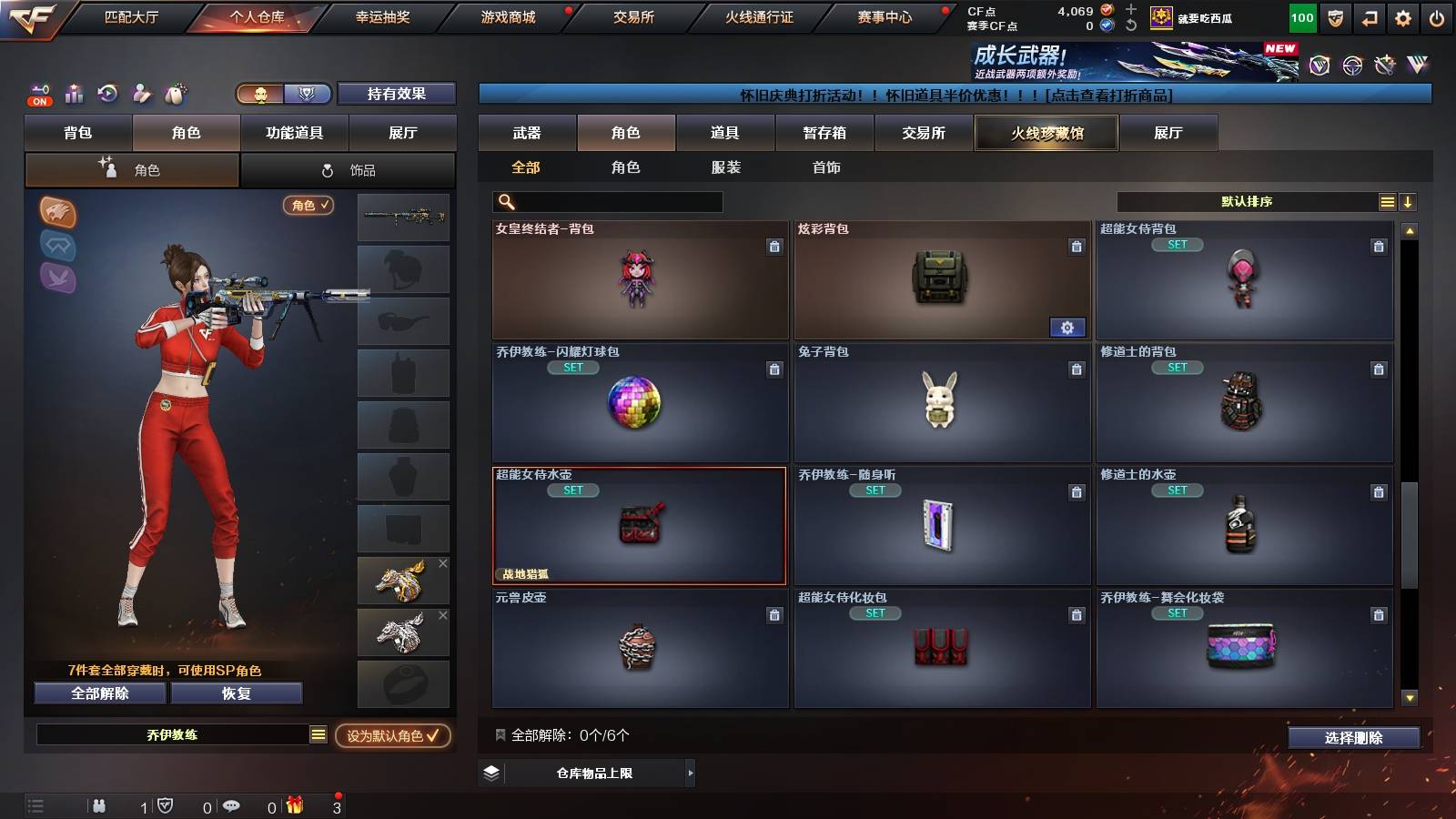
Task: Click the gear icon on the 炫彩背包 card
Action: [1067, 327]
